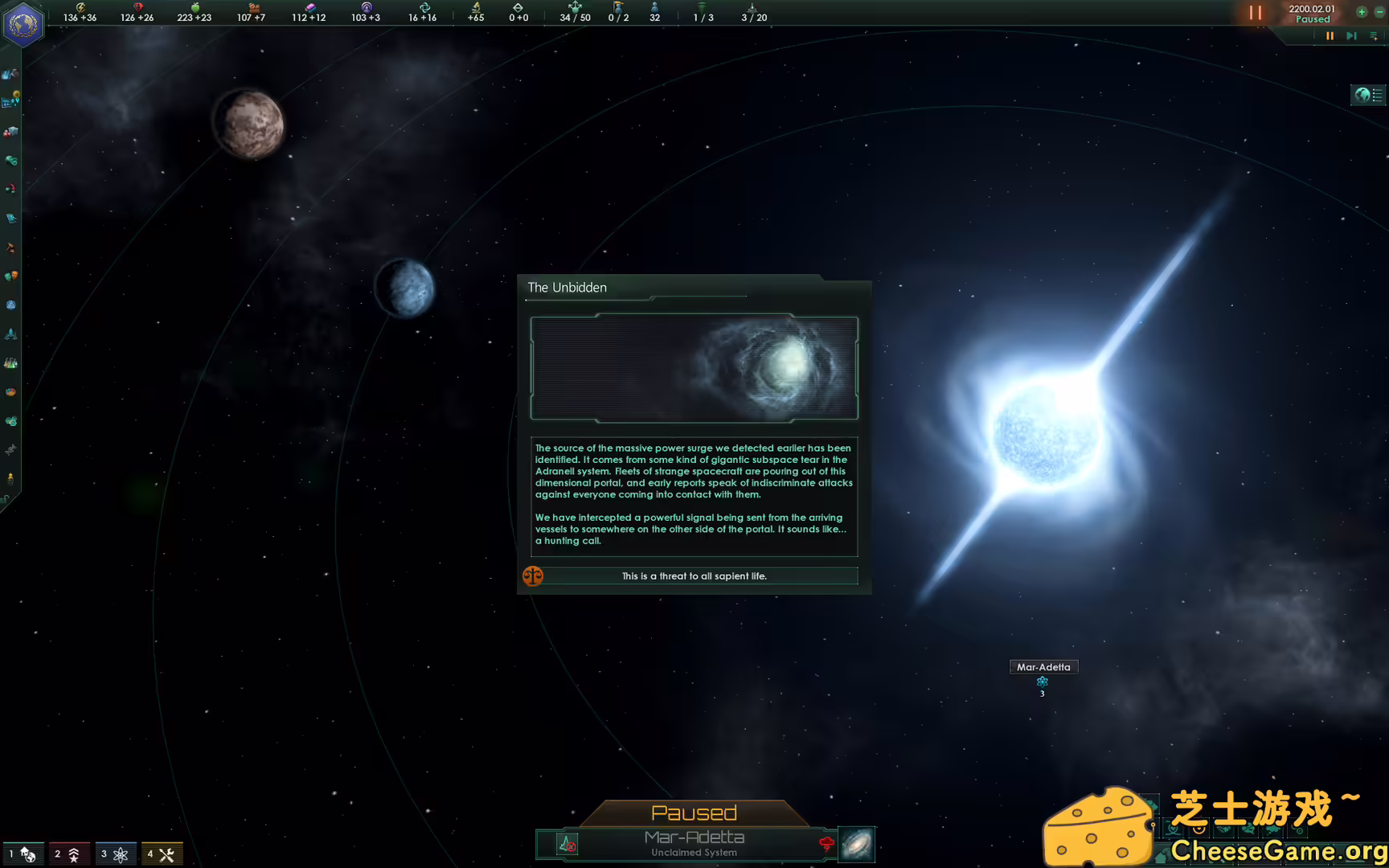Expand the galaxy view thumbnail near system name
The width and height of the screenshot is (1389, 868).
point(856,844)
